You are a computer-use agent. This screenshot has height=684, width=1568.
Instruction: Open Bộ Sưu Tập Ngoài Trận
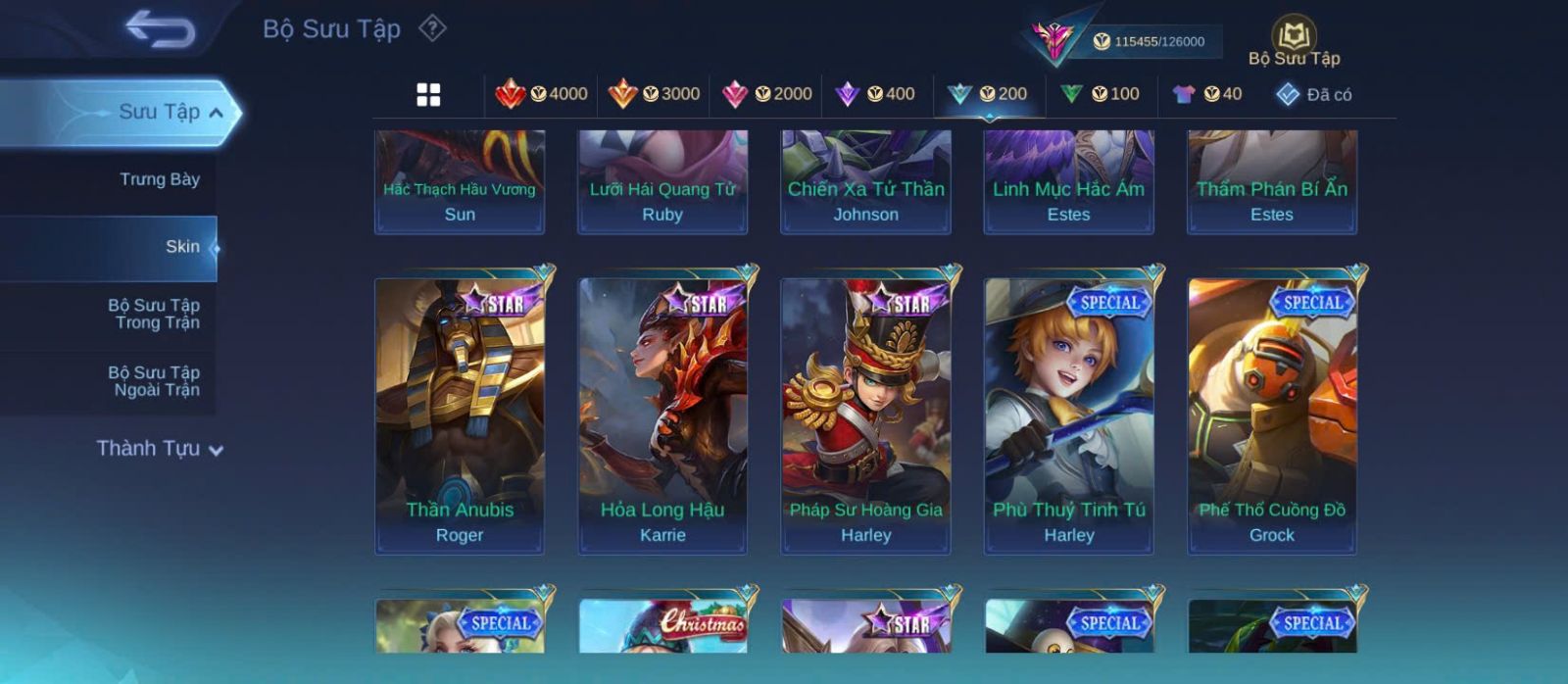pyautogui.click(x=154, y=381)
